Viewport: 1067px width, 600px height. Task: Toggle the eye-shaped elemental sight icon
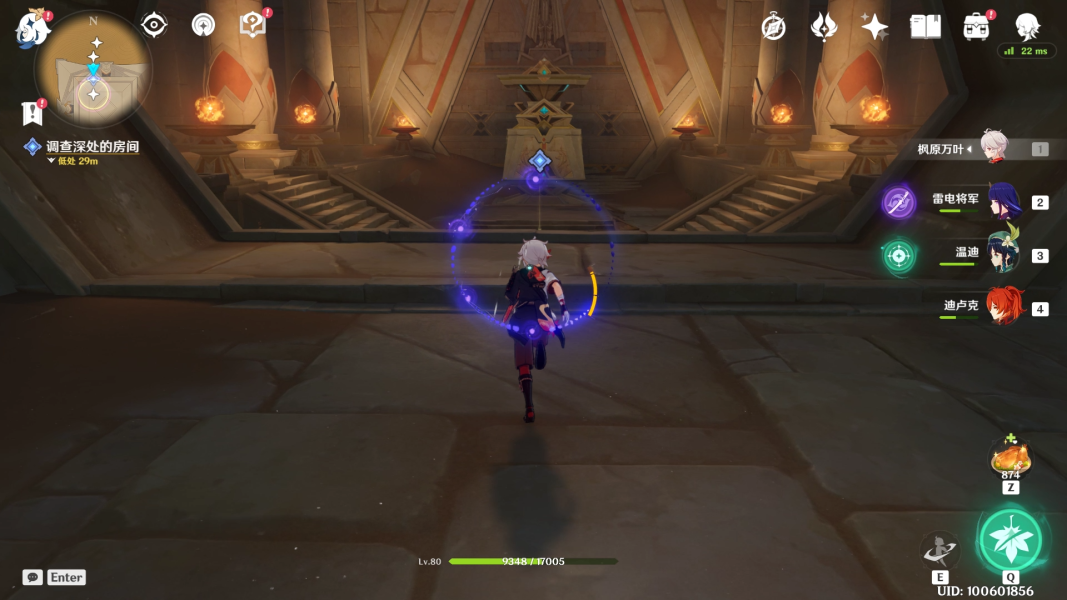click(x=154, y=25)
